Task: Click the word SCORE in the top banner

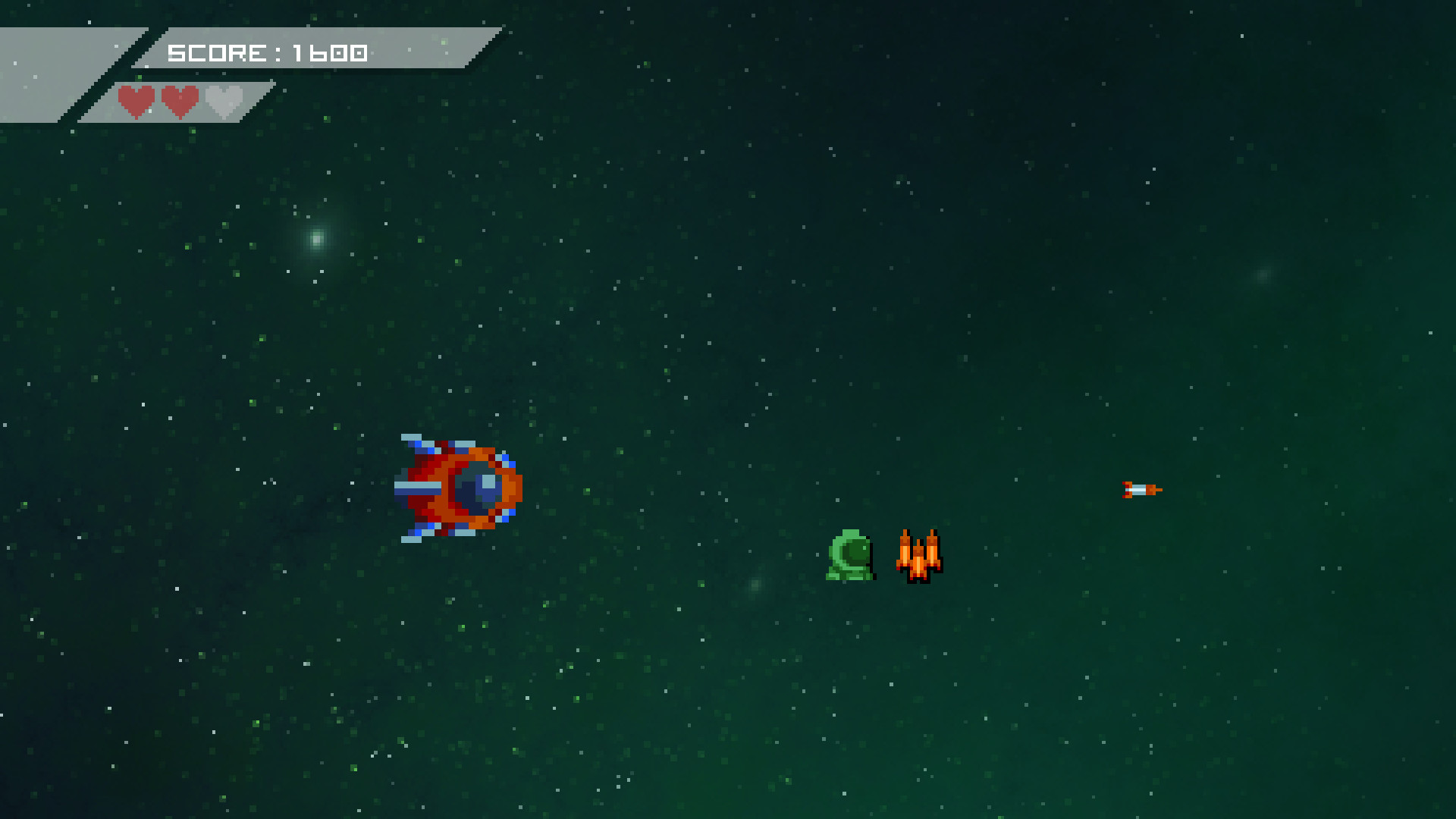Action: click(x=218, y=53)
